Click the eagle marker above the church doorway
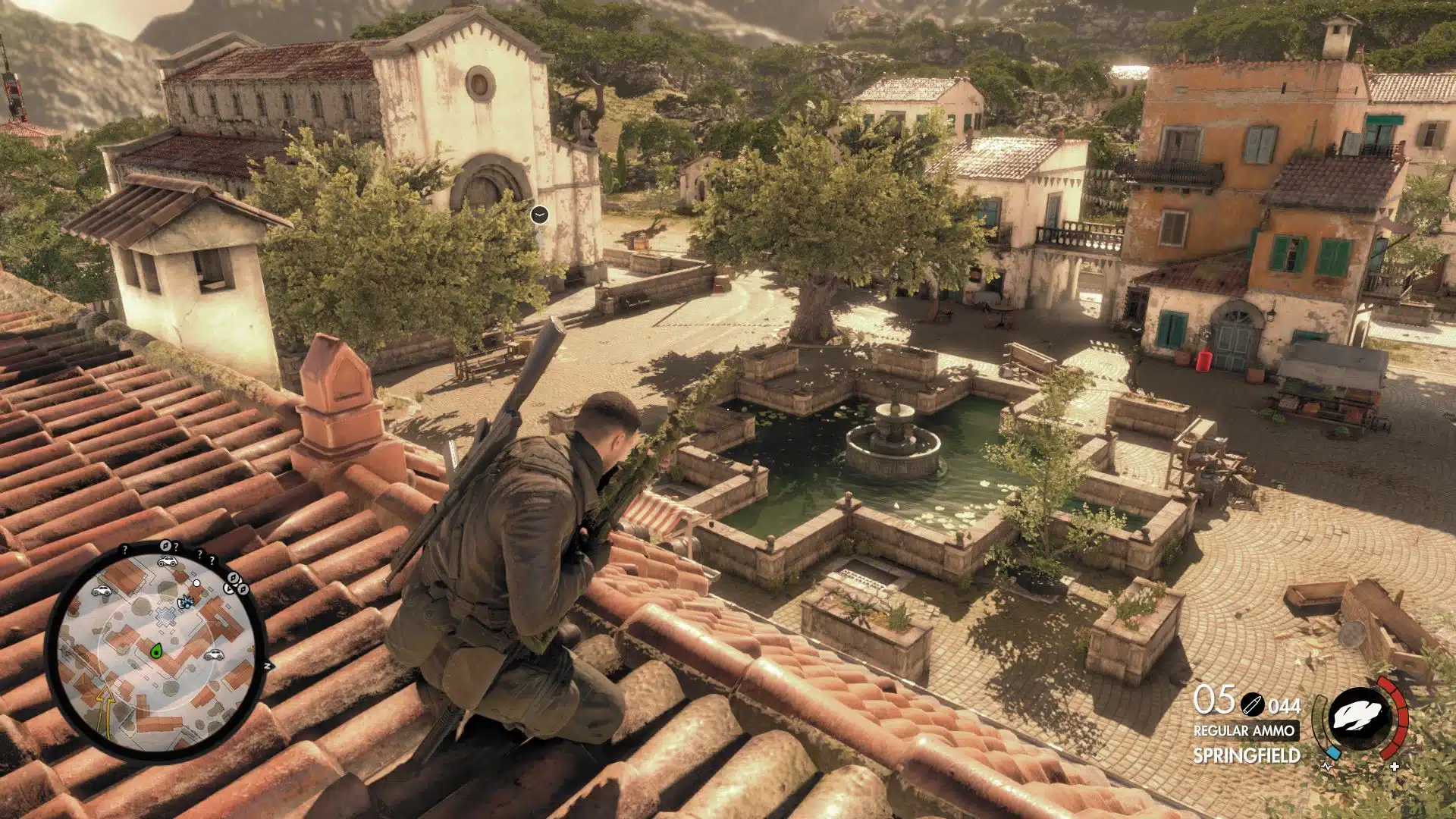The image size is (1456, 819). [x=540, y=215]
